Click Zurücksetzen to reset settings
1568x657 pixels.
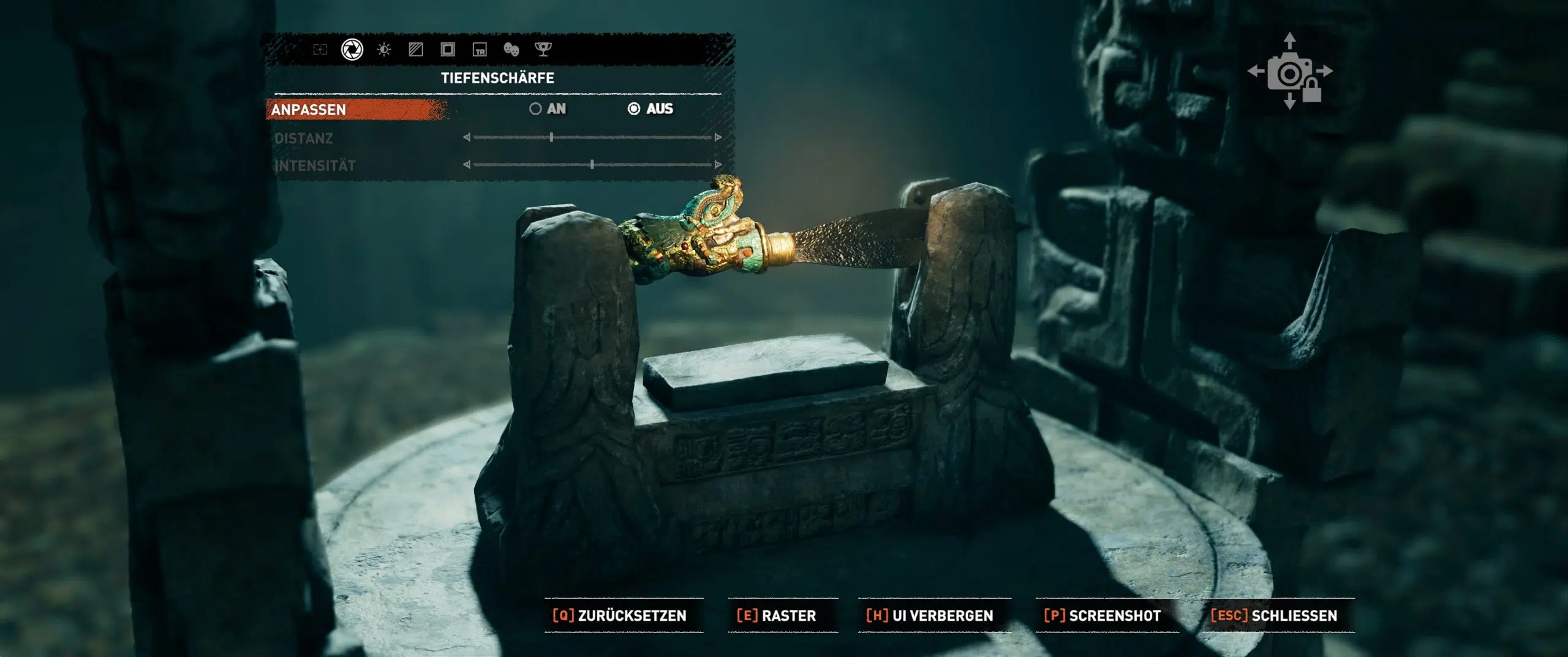[620, 615]
